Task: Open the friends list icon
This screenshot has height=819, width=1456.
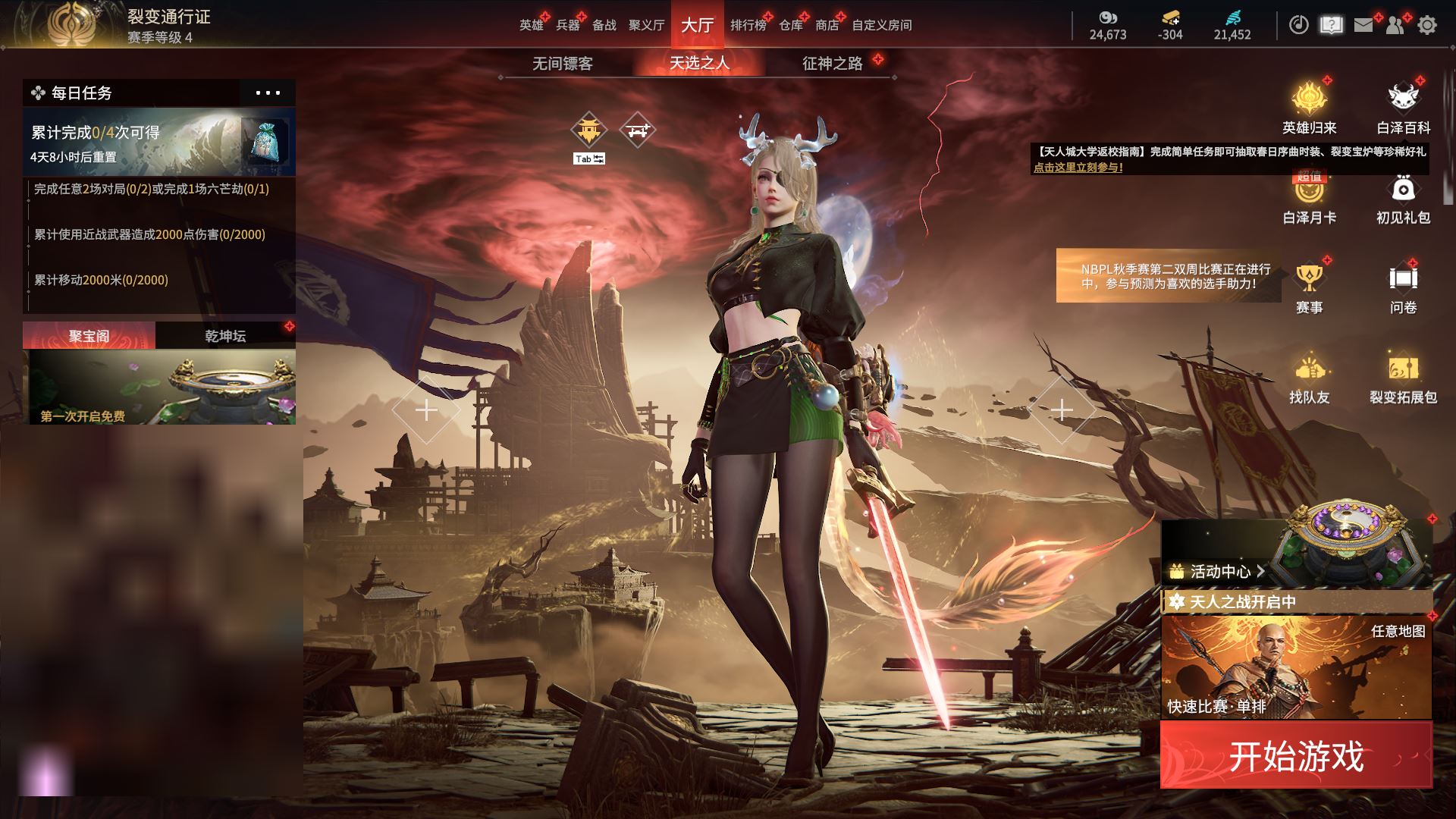Action: pyautogui.click(x=1395, y=25)
